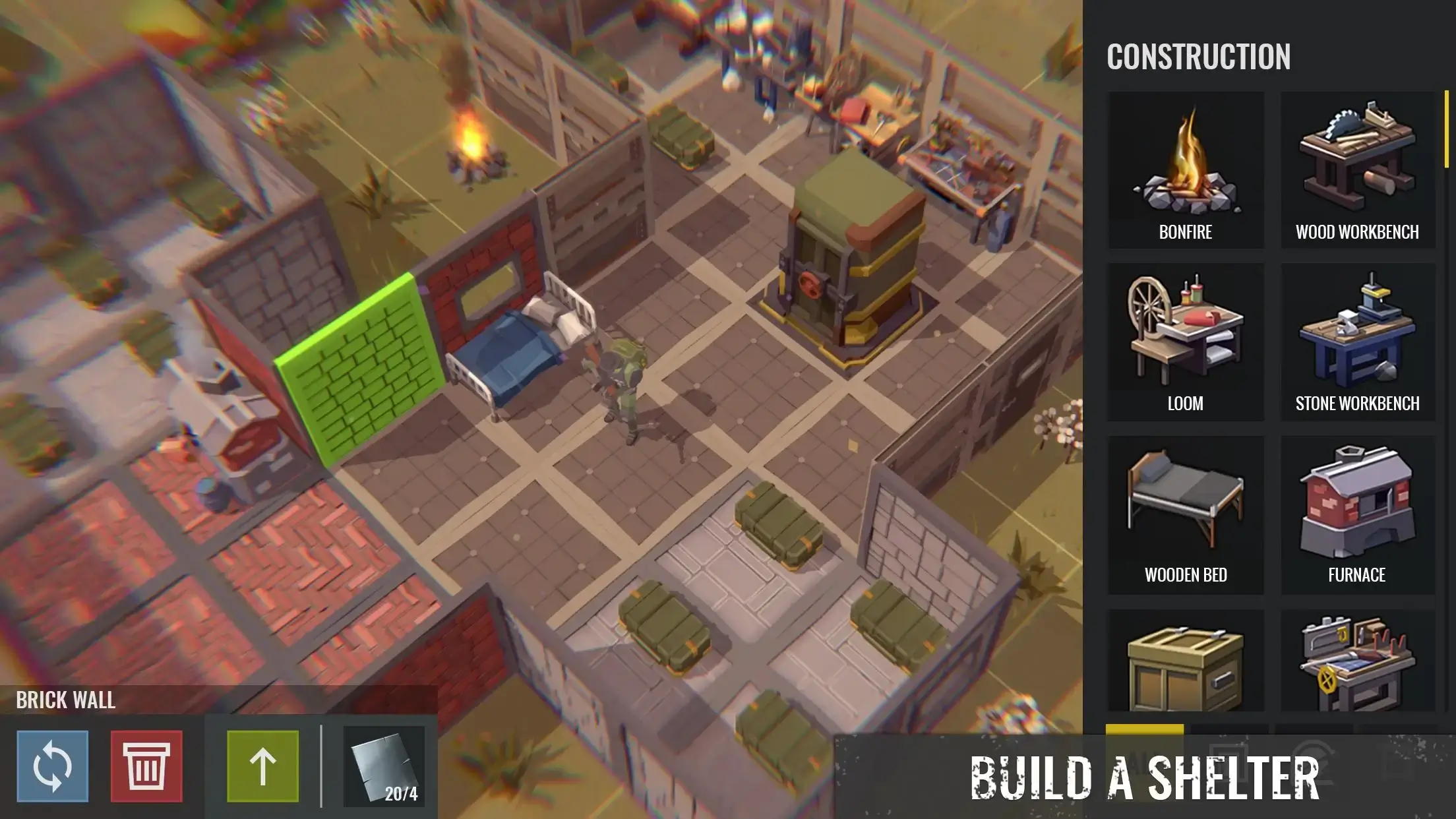Screen dimensions: 1456x819
Task: Click the BRICK WALL label
Action: click(66, 701)
